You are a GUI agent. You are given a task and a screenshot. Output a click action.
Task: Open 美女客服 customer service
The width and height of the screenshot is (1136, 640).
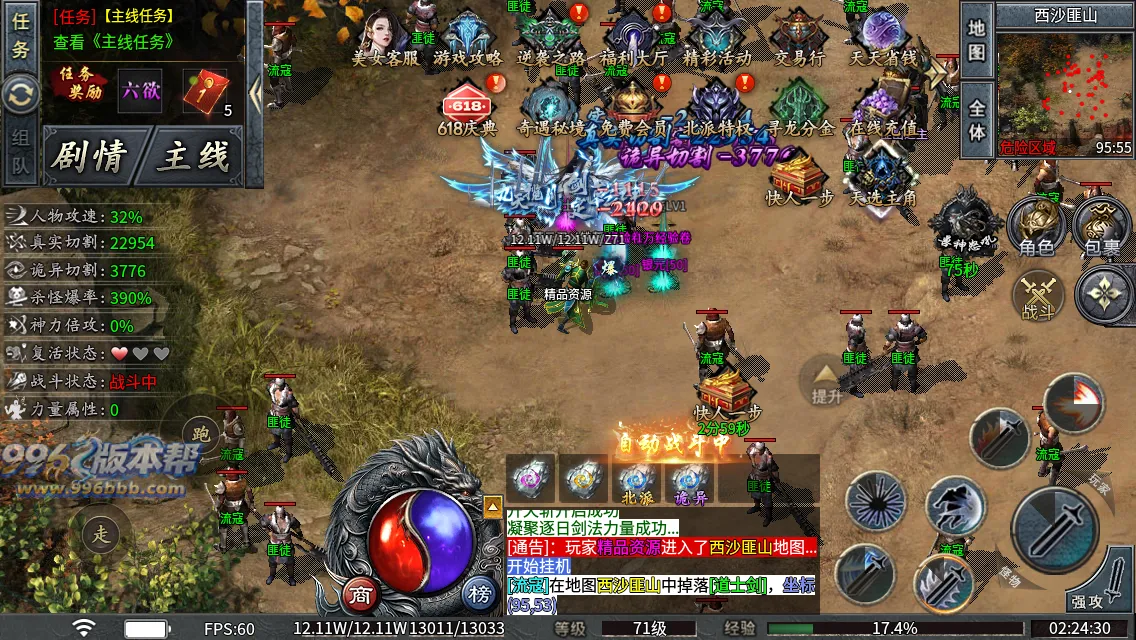[385, 38]
